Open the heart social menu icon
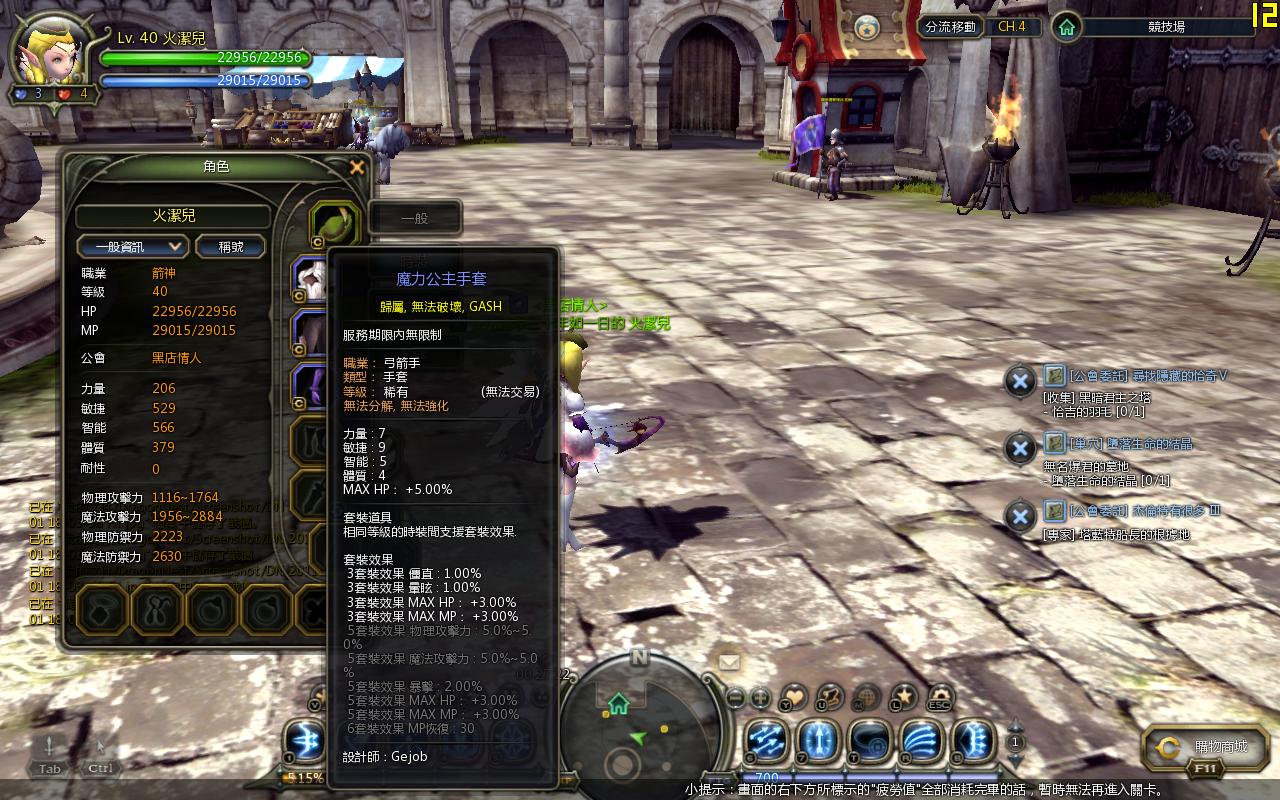 [794, 695]
